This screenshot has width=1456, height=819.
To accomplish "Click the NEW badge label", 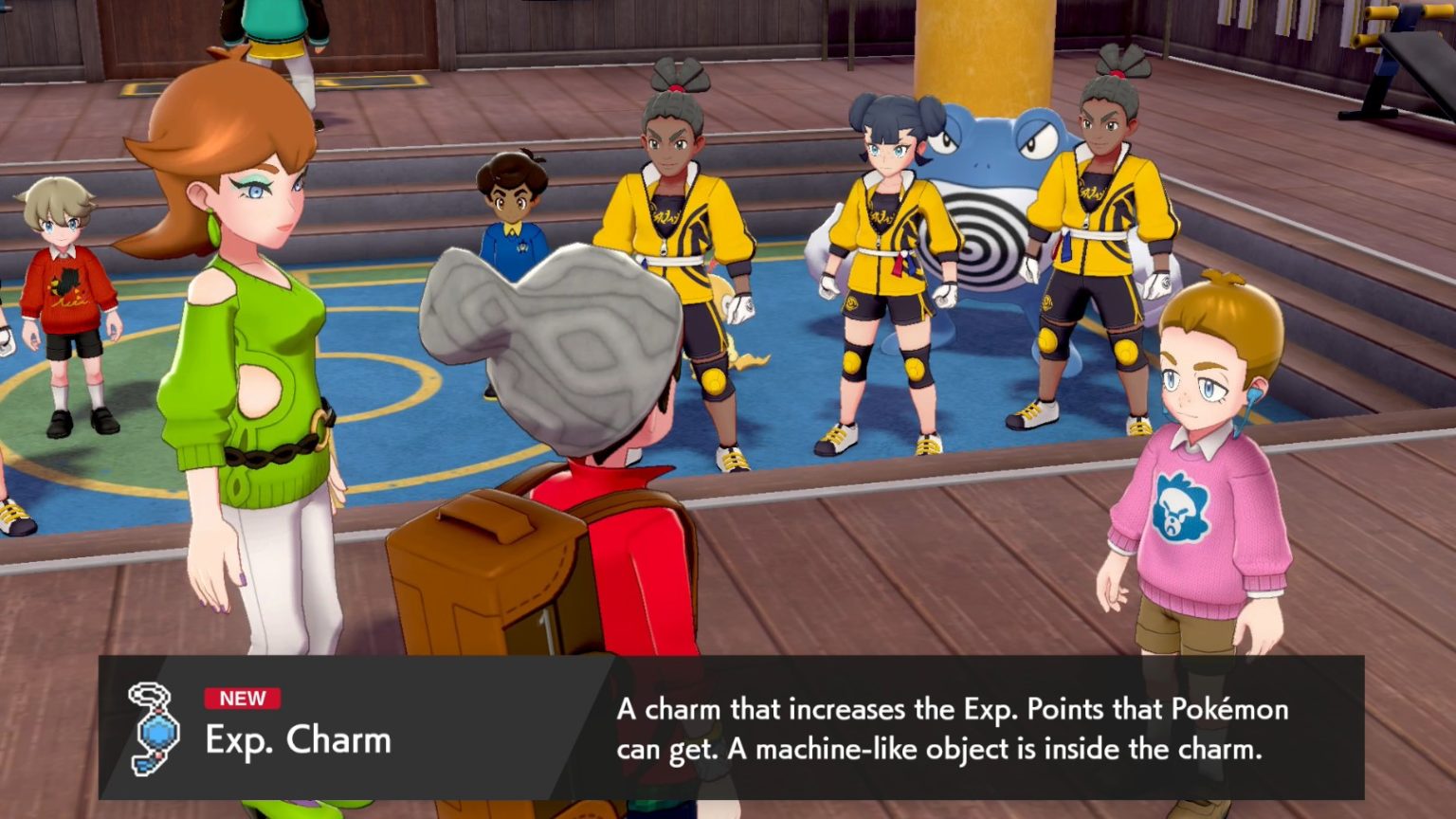I will tap(245, 701).
